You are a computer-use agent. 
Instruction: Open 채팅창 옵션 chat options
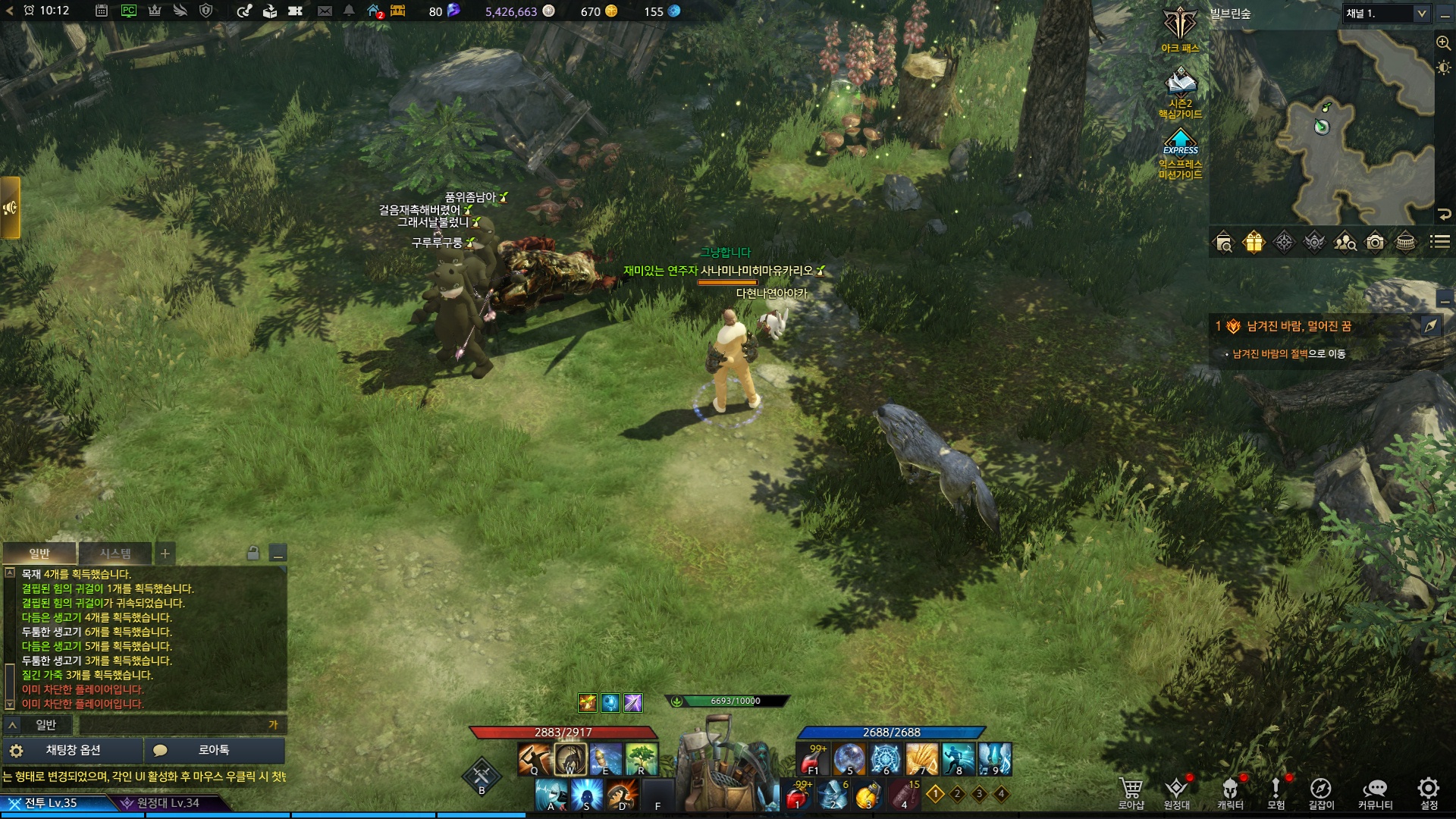(73, 750)
